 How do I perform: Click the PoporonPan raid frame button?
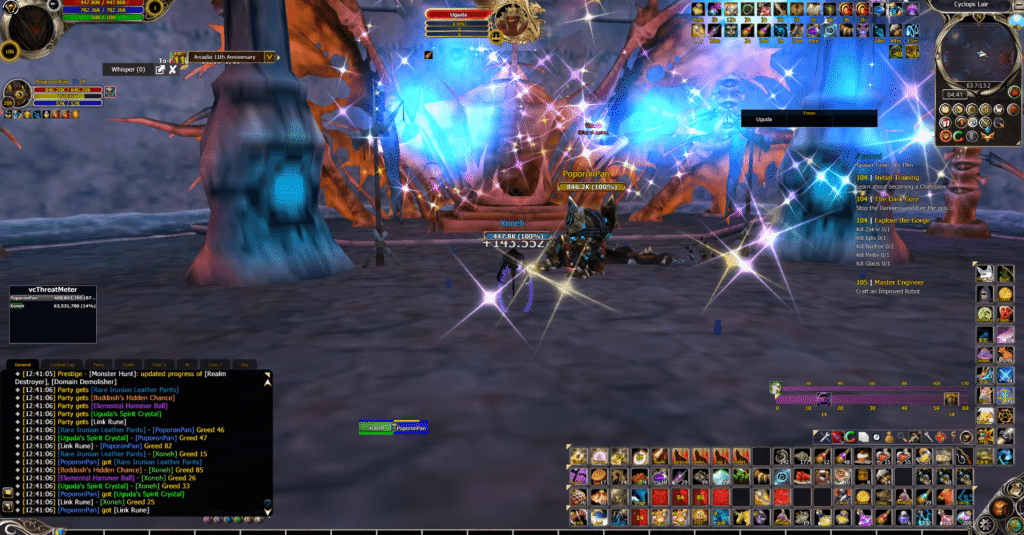pyautogui.click(x=410, y=427)
